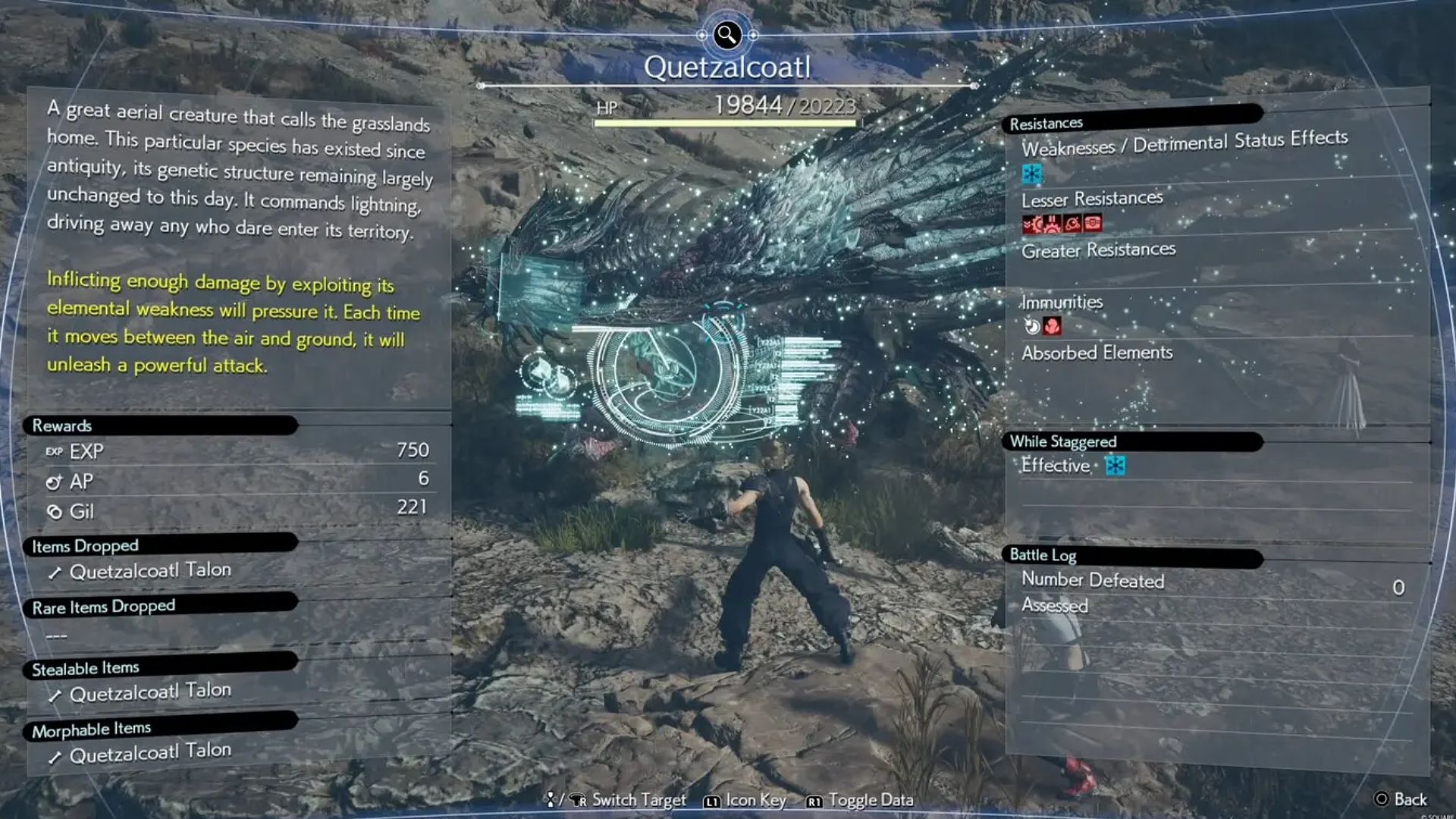Click the magnifying glass assess icon

[726, 34]
